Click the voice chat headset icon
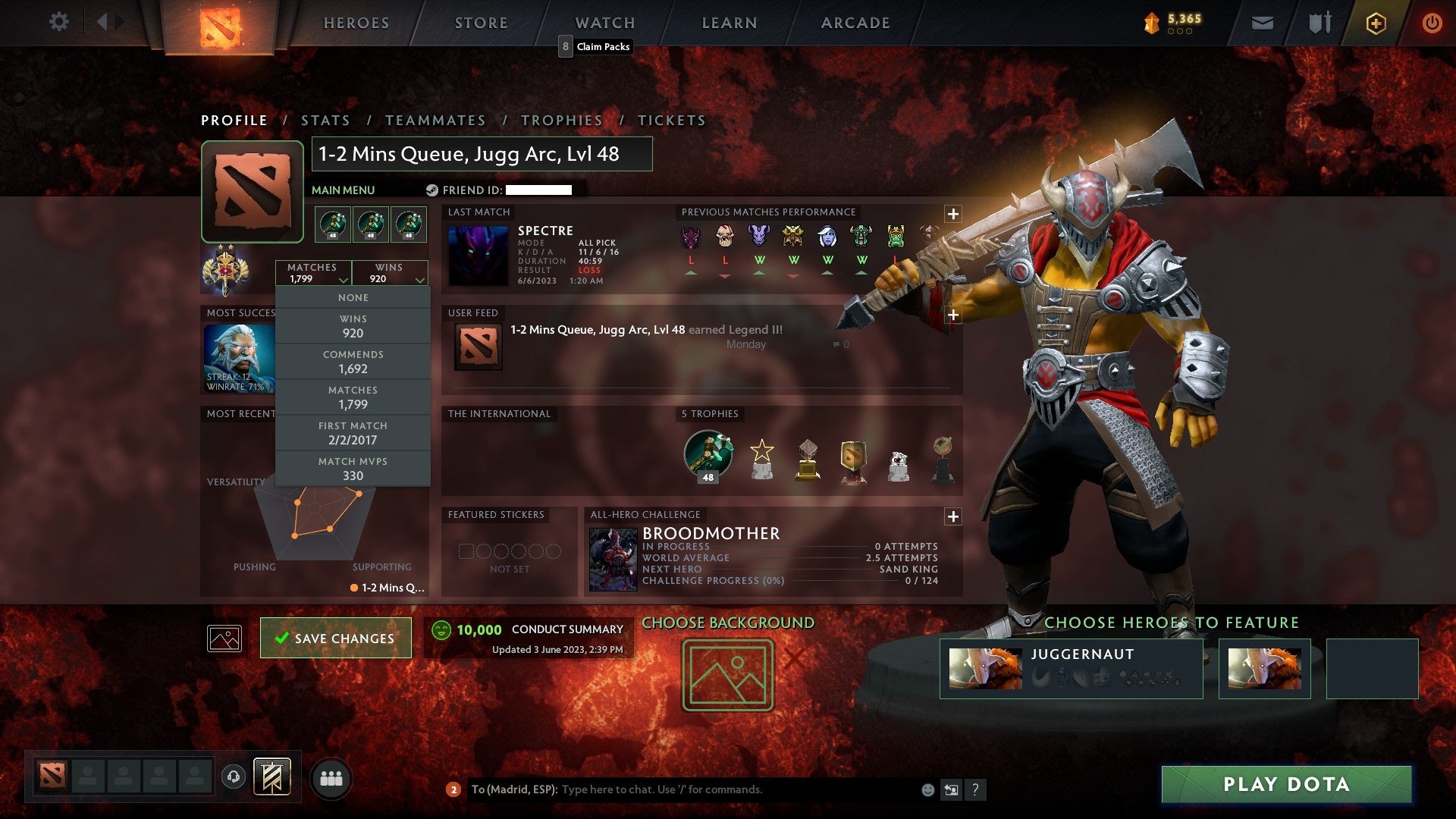 pyautogui.click(x=233, y=777)
